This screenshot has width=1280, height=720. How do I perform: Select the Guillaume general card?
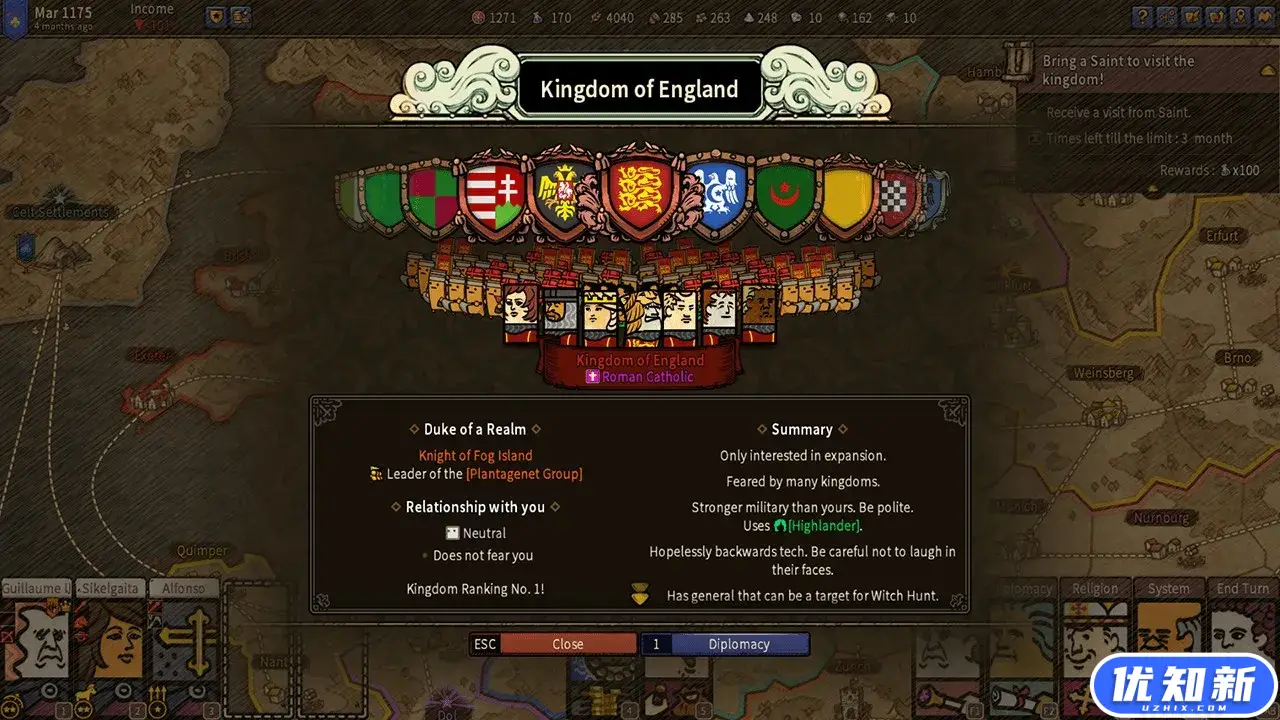(36, 638)
